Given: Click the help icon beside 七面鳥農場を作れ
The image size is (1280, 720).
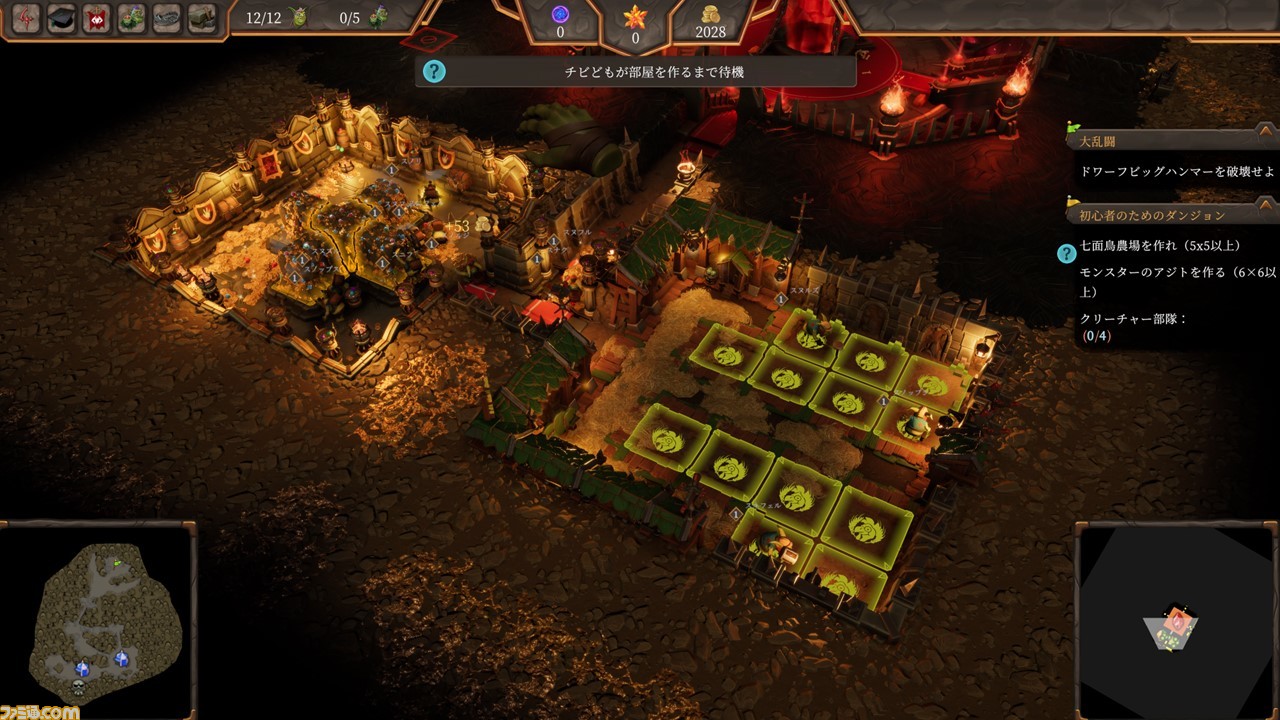Looking at the screenshot, I should tap(1066, 253).
